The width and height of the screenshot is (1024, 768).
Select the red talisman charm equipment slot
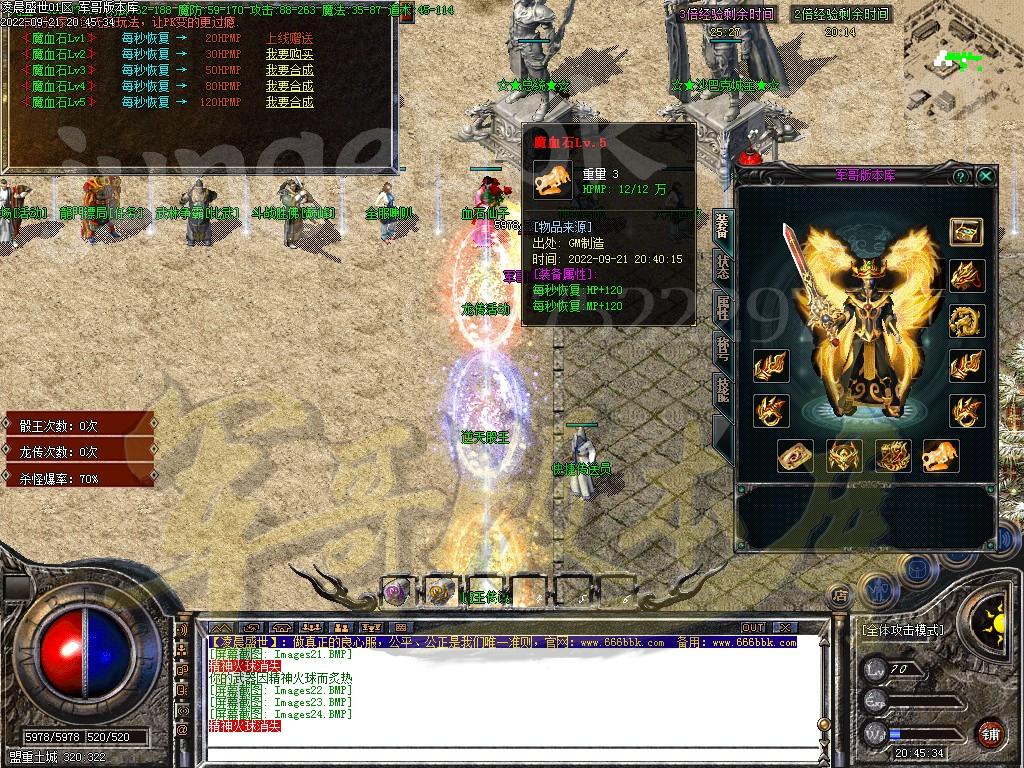pos(795,455)
